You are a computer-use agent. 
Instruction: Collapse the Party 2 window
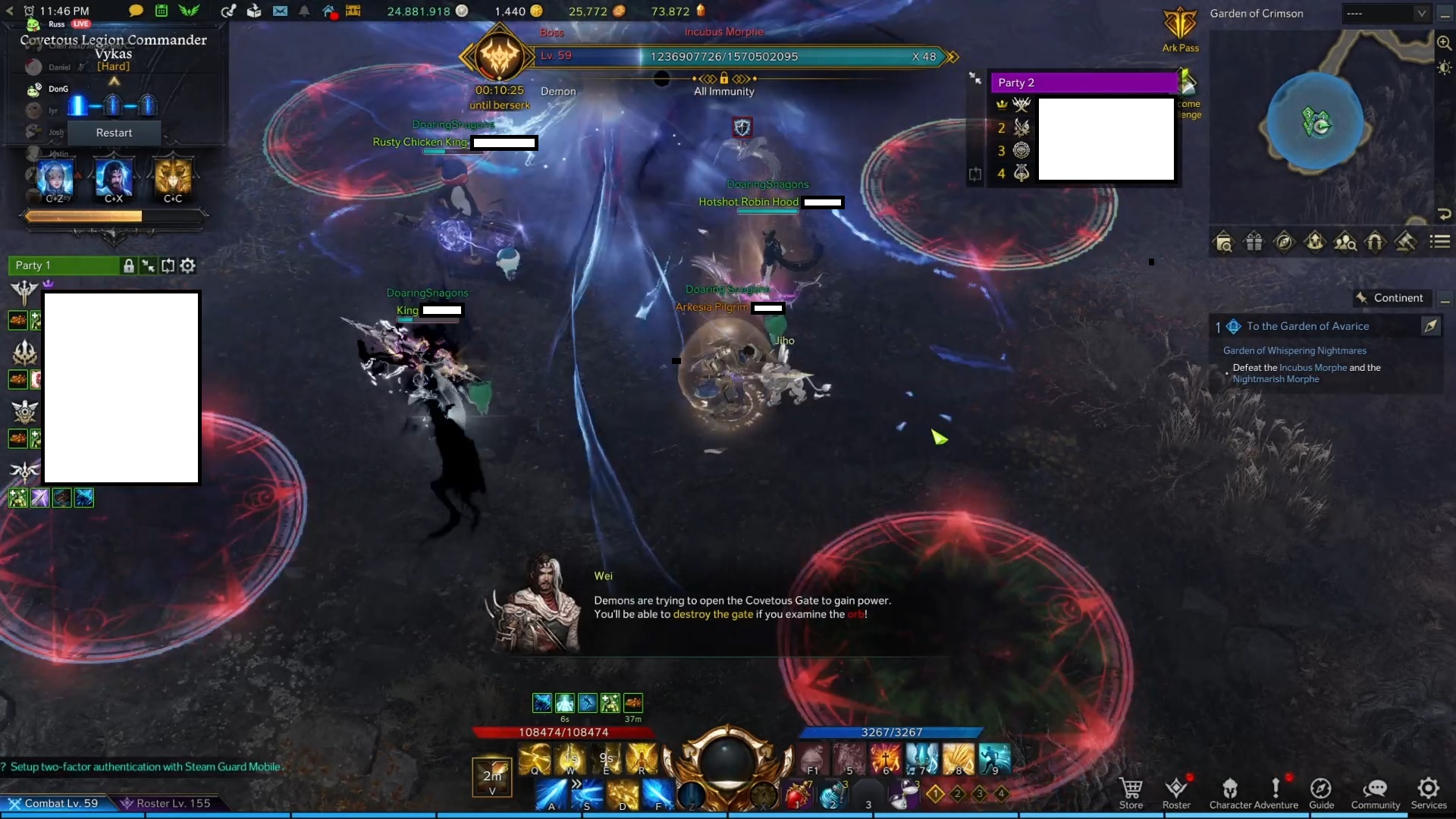point(974,77)
